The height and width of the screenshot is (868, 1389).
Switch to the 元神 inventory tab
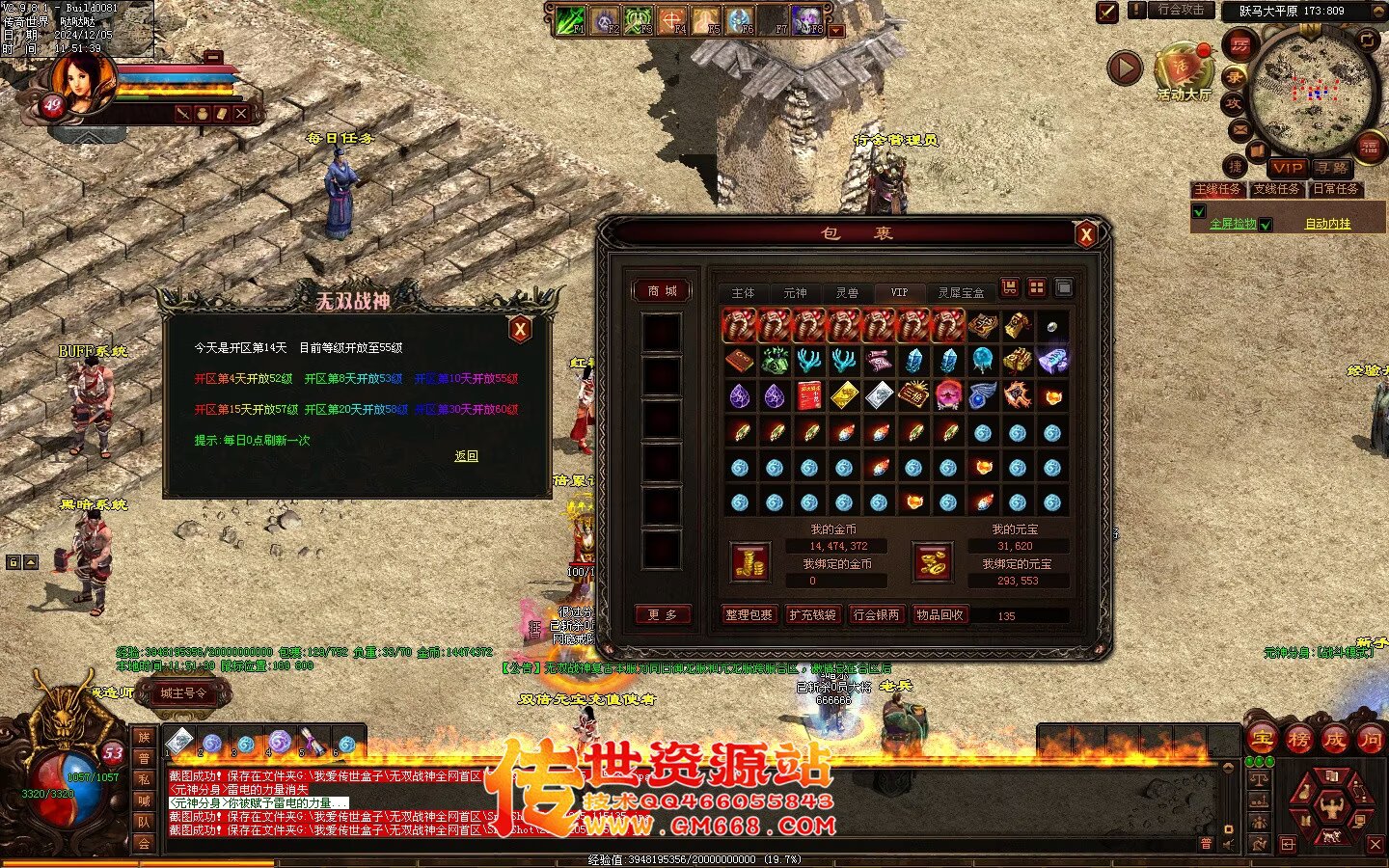[x=795, y=292]
